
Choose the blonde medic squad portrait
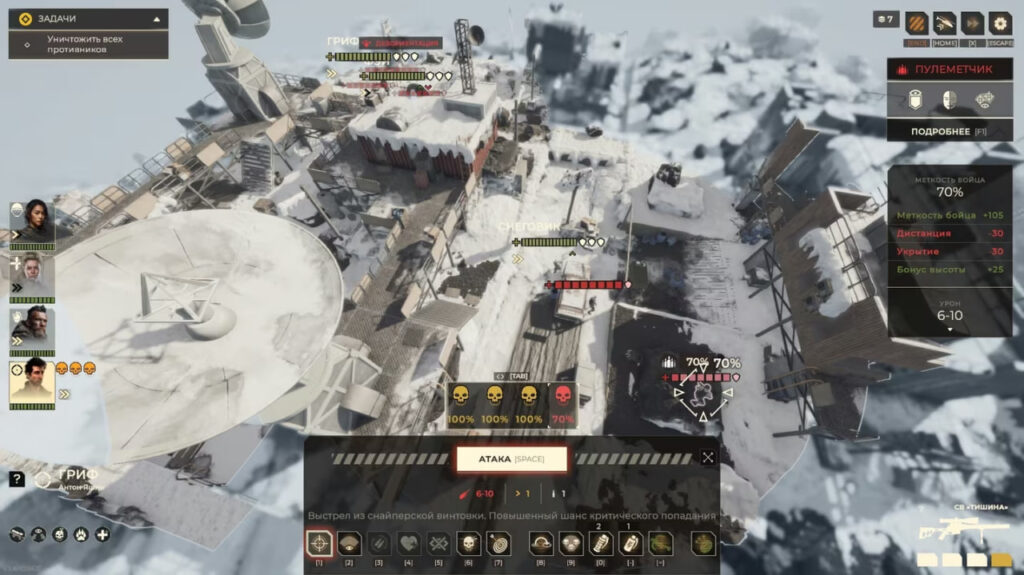pos(33,274)
